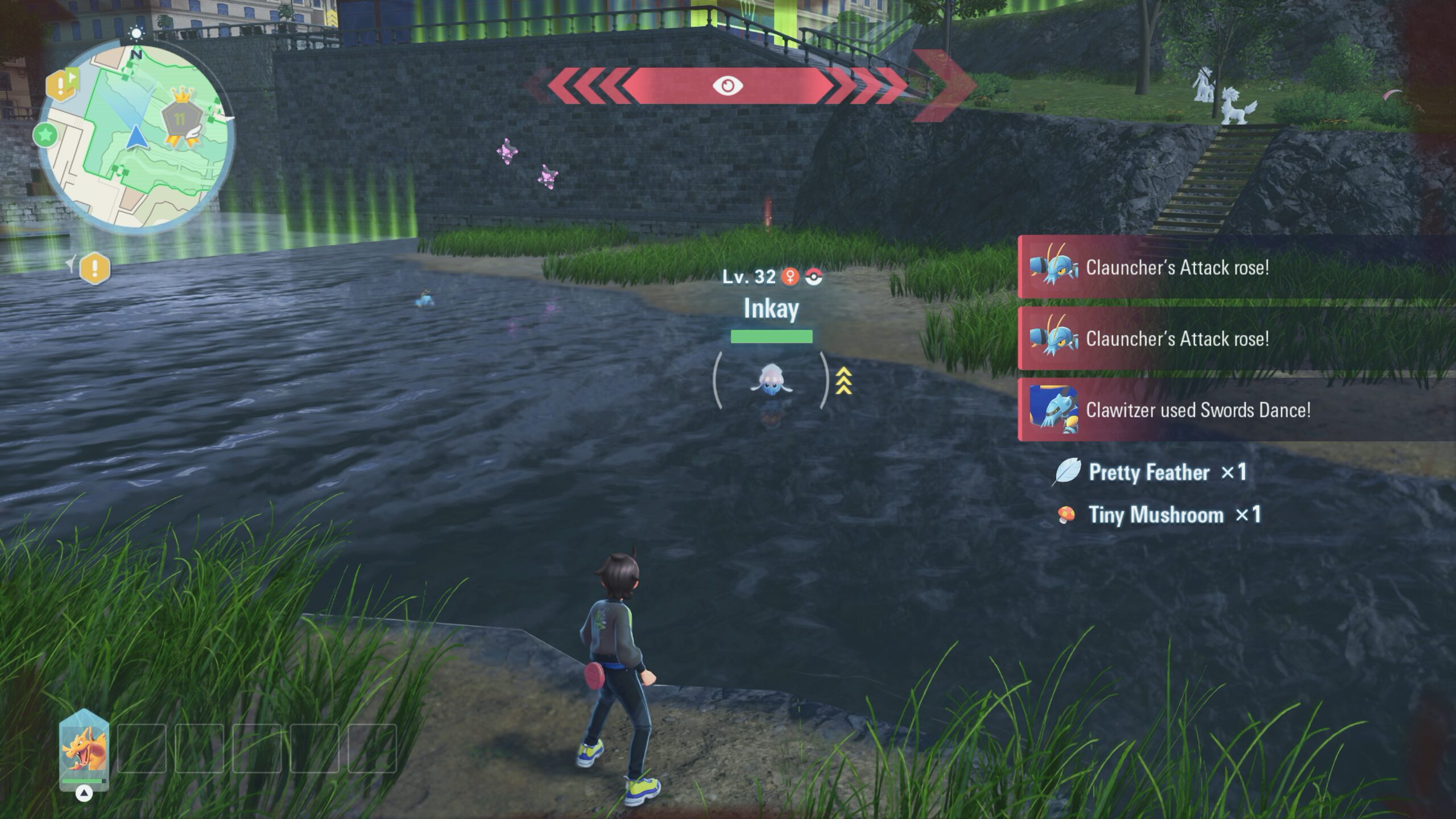Click the orange exclamation flag hexagon on minimap

coord(62,86)
